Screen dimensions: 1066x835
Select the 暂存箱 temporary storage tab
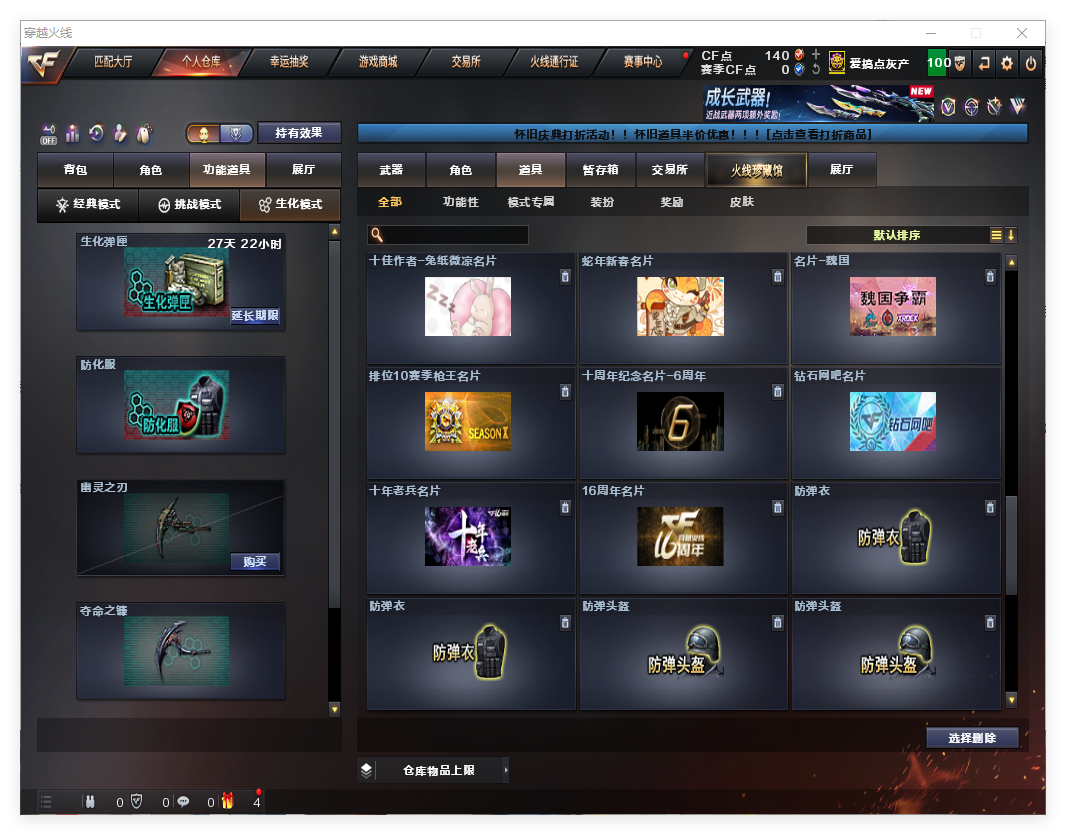[x=600, y=170]
